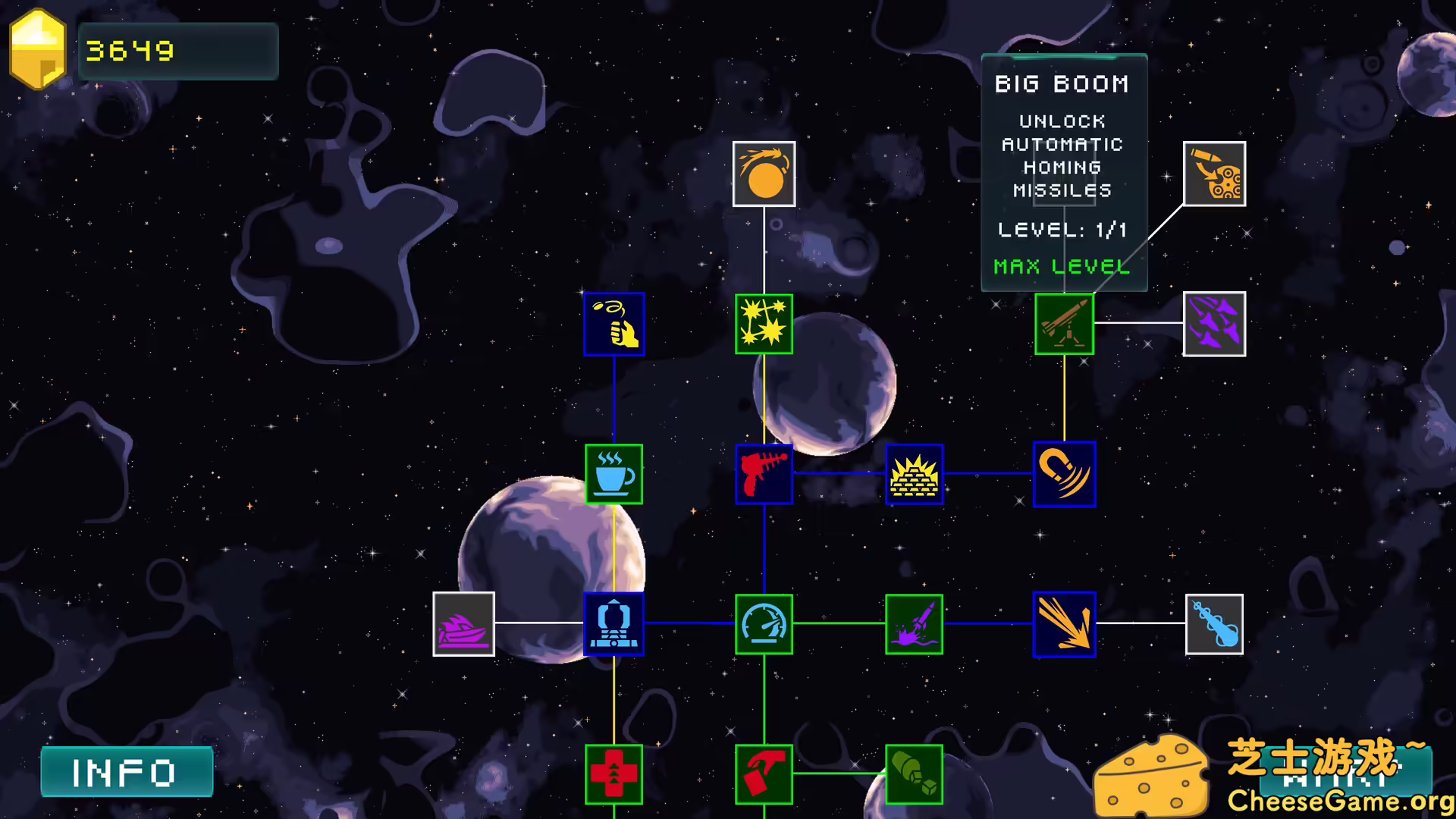The height and width of the screenshot is (819, 1456).
Task: Click the INFO button
Action: point(127,771)
